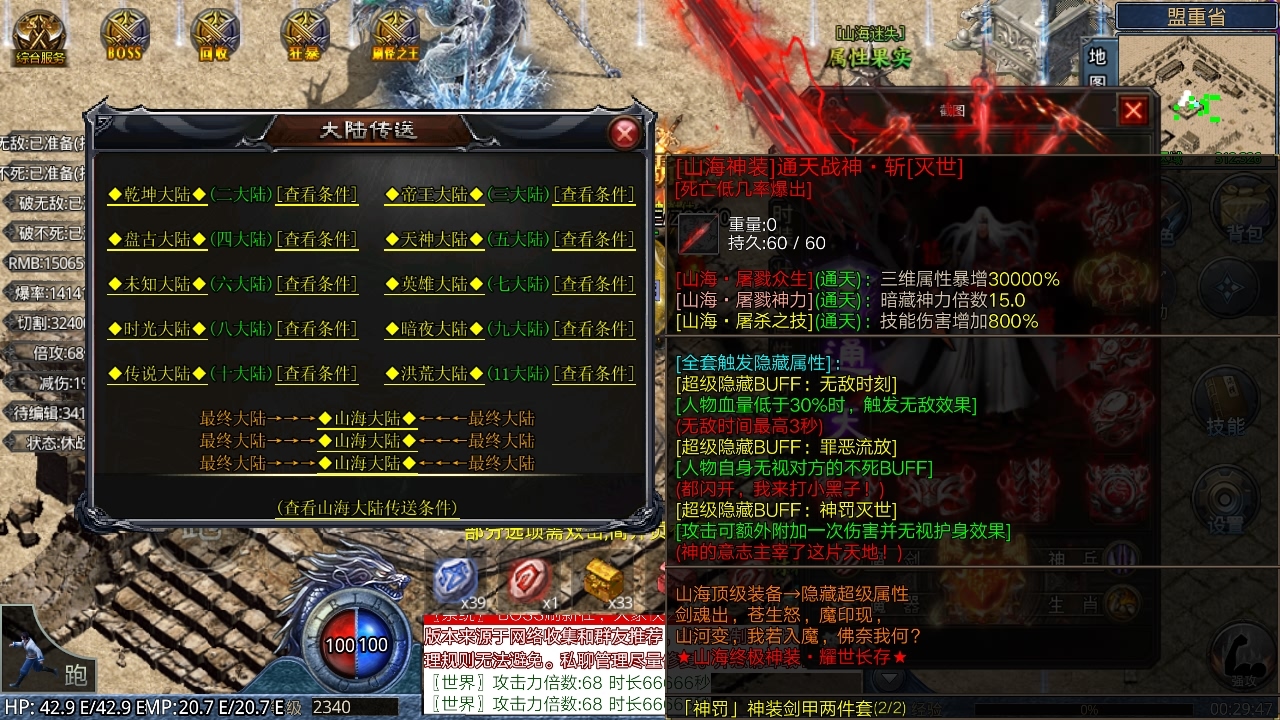Screen dimensions: 1280x720
Task: Open 查看条件 link for 乾坤大陆
Action: (318, 196)
